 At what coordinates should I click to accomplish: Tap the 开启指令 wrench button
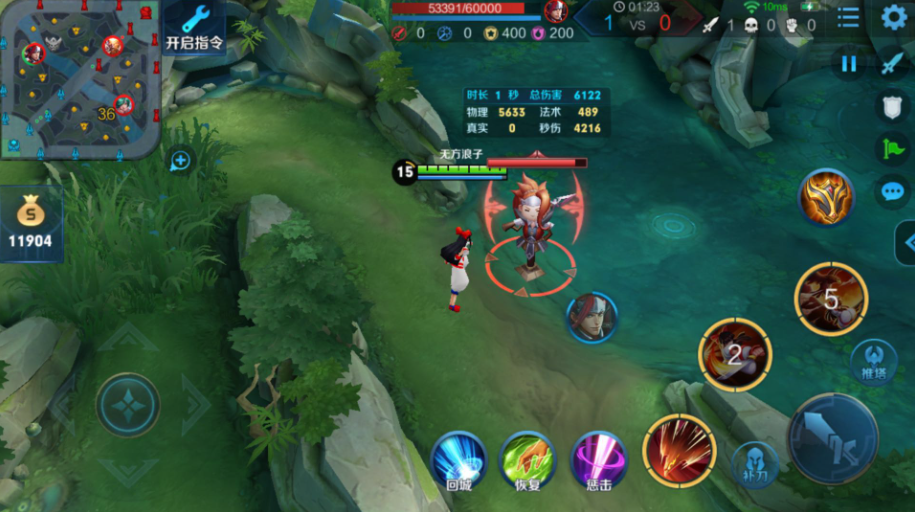[x=194, y=27]
